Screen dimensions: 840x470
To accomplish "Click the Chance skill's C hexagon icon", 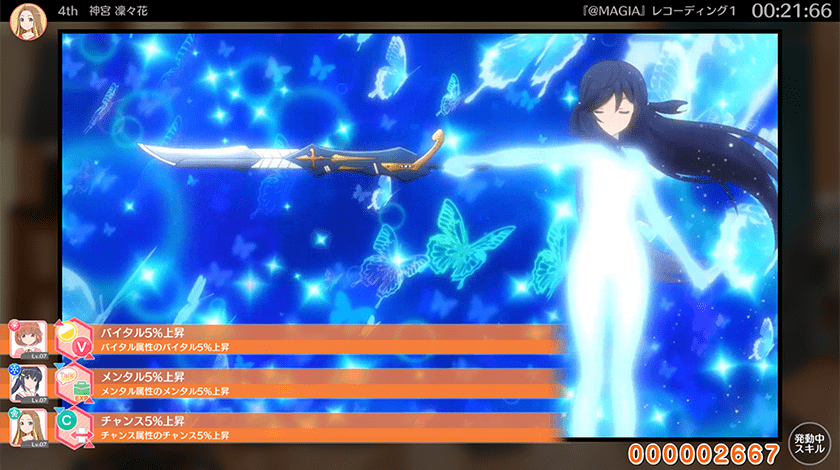I will [68, 425].
